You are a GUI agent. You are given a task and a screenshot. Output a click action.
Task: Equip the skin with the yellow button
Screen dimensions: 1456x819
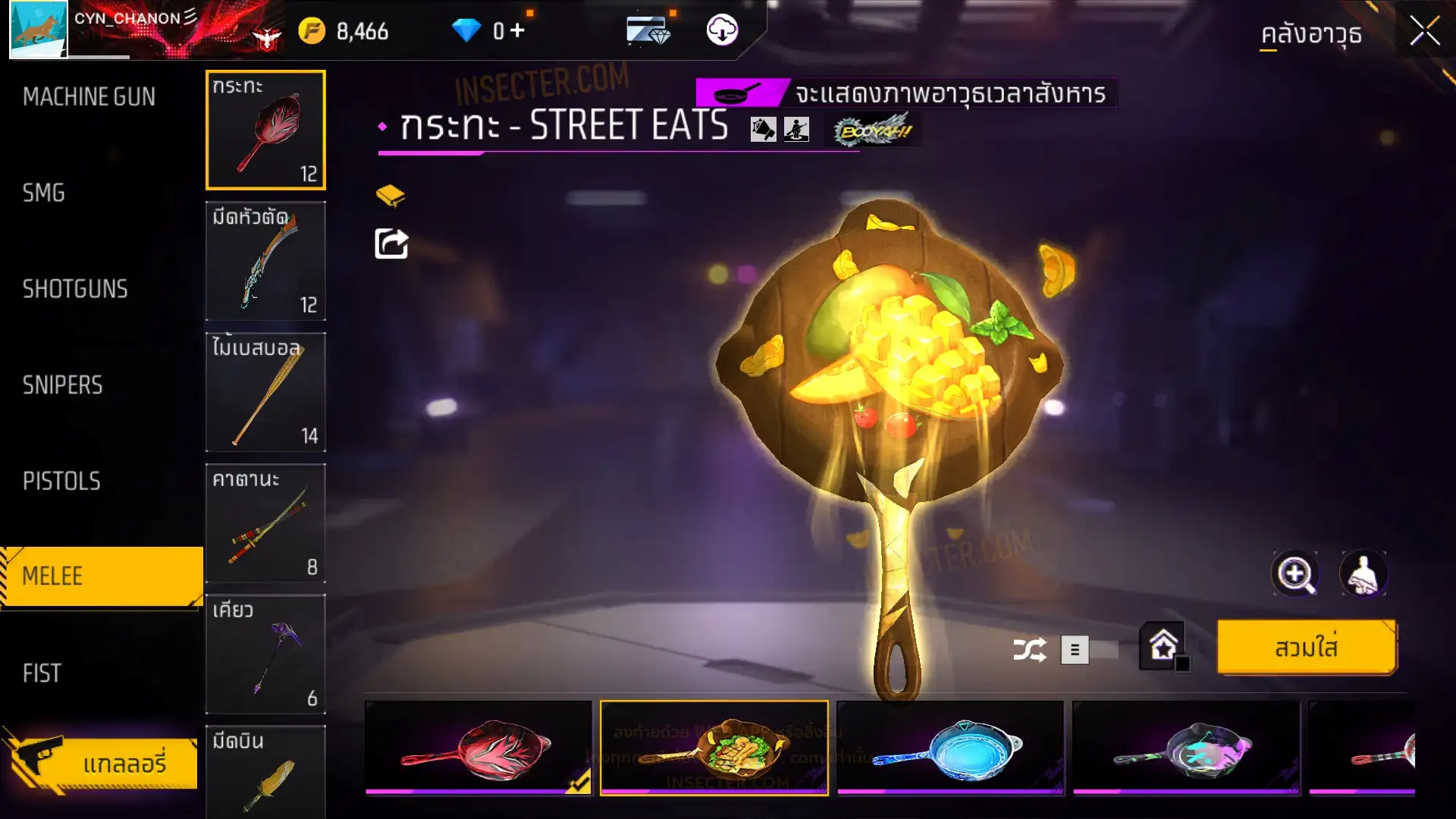1306,648
